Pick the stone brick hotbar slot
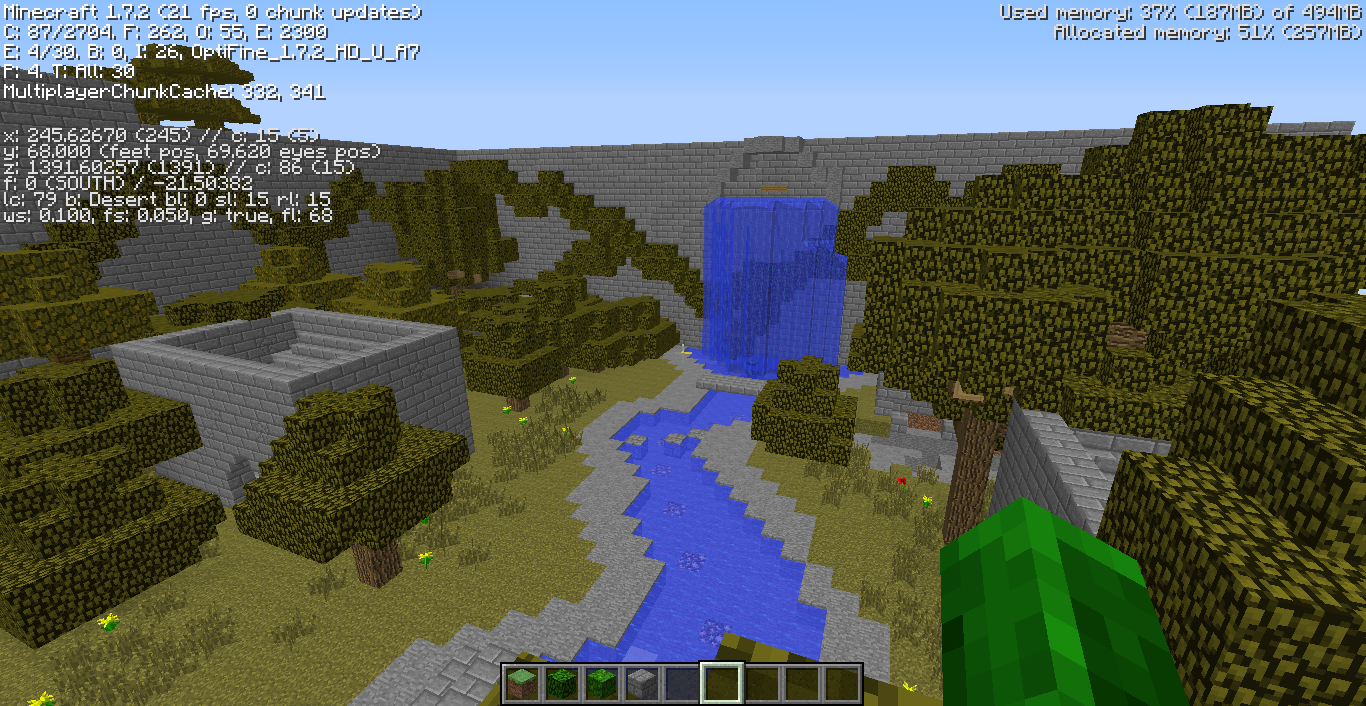 641,684
